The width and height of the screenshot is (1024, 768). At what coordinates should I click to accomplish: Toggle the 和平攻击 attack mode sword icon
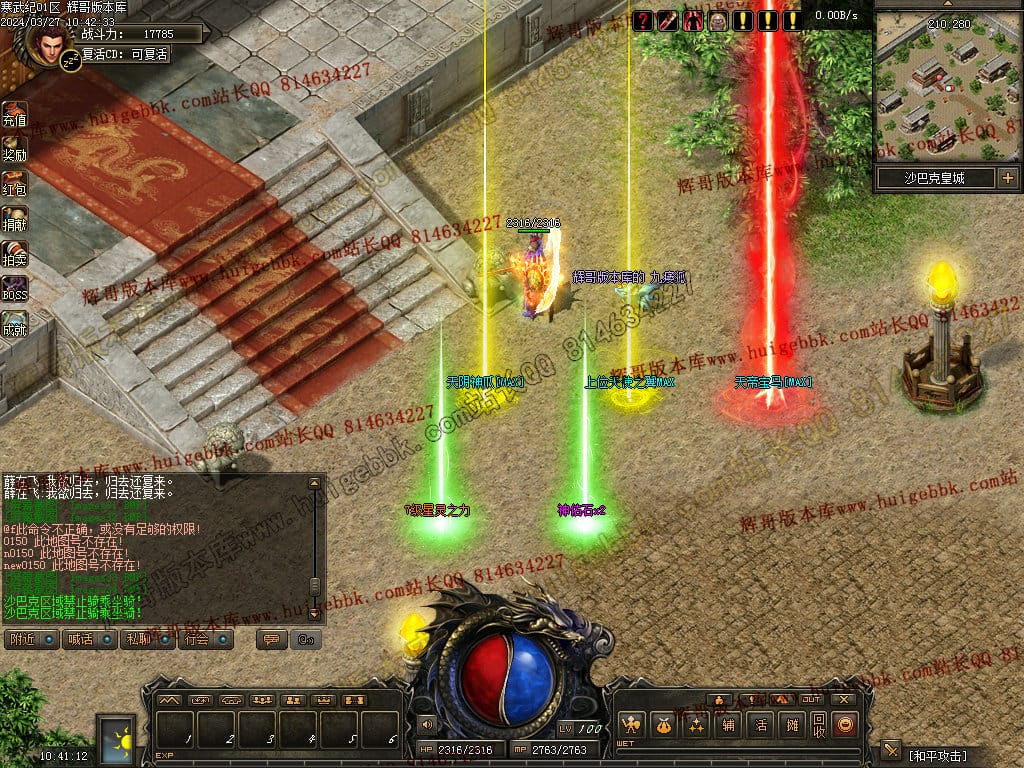point(891,751)
